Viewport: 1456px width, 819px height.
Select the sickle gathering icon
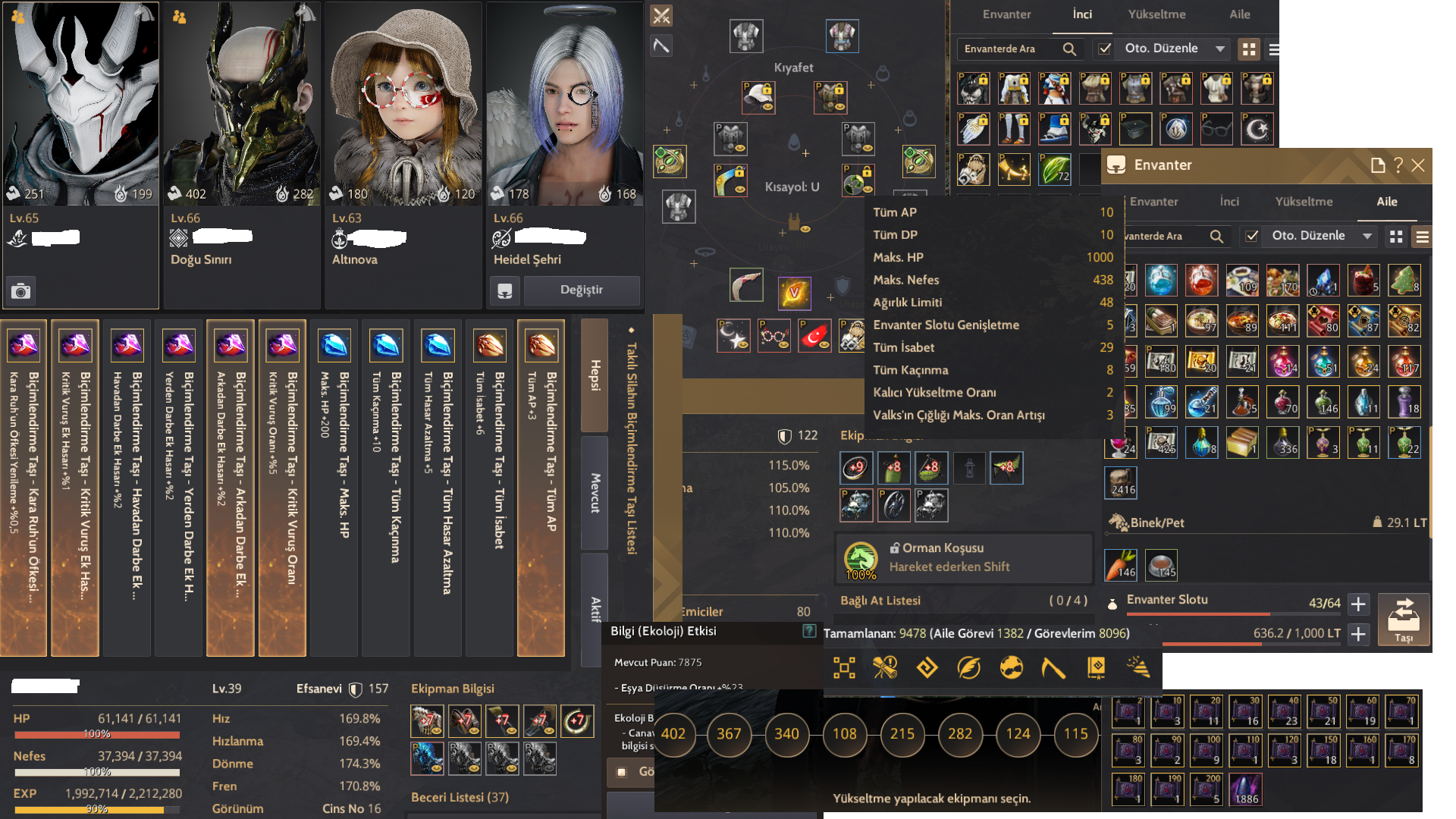[x=1053, y=668]
